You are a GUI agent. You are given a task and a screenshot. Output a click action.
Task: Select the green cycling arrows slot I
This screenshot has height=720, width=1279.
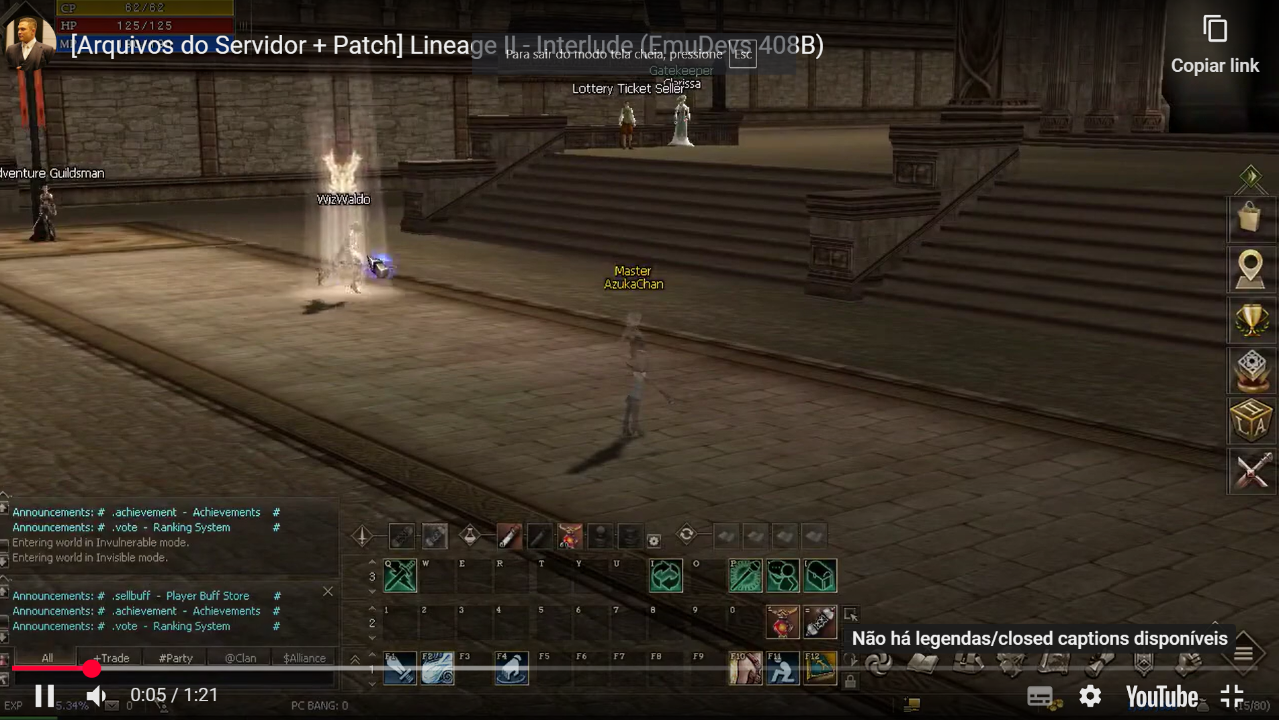[666, 575]
